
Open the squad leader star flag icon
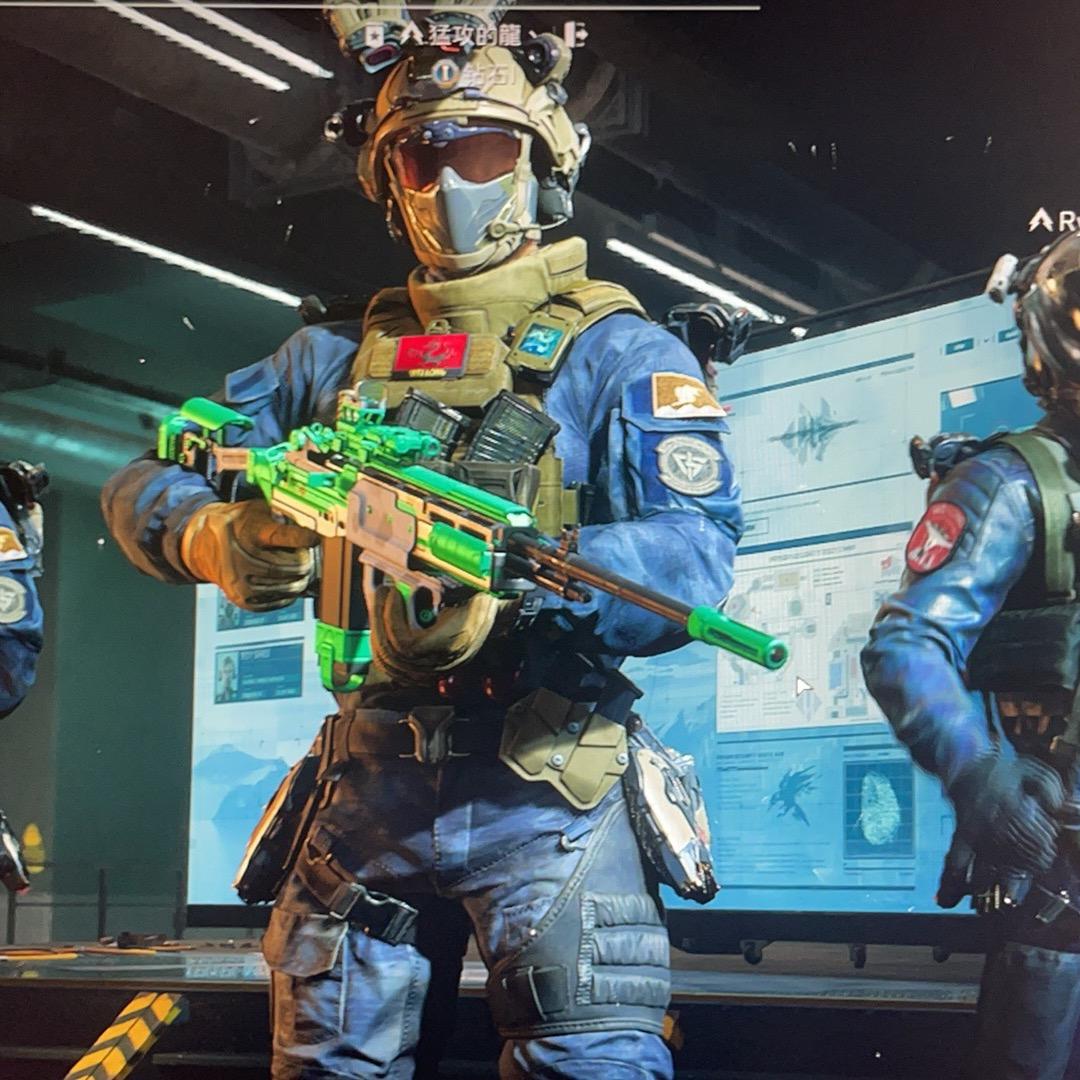(x=373, y=34)
